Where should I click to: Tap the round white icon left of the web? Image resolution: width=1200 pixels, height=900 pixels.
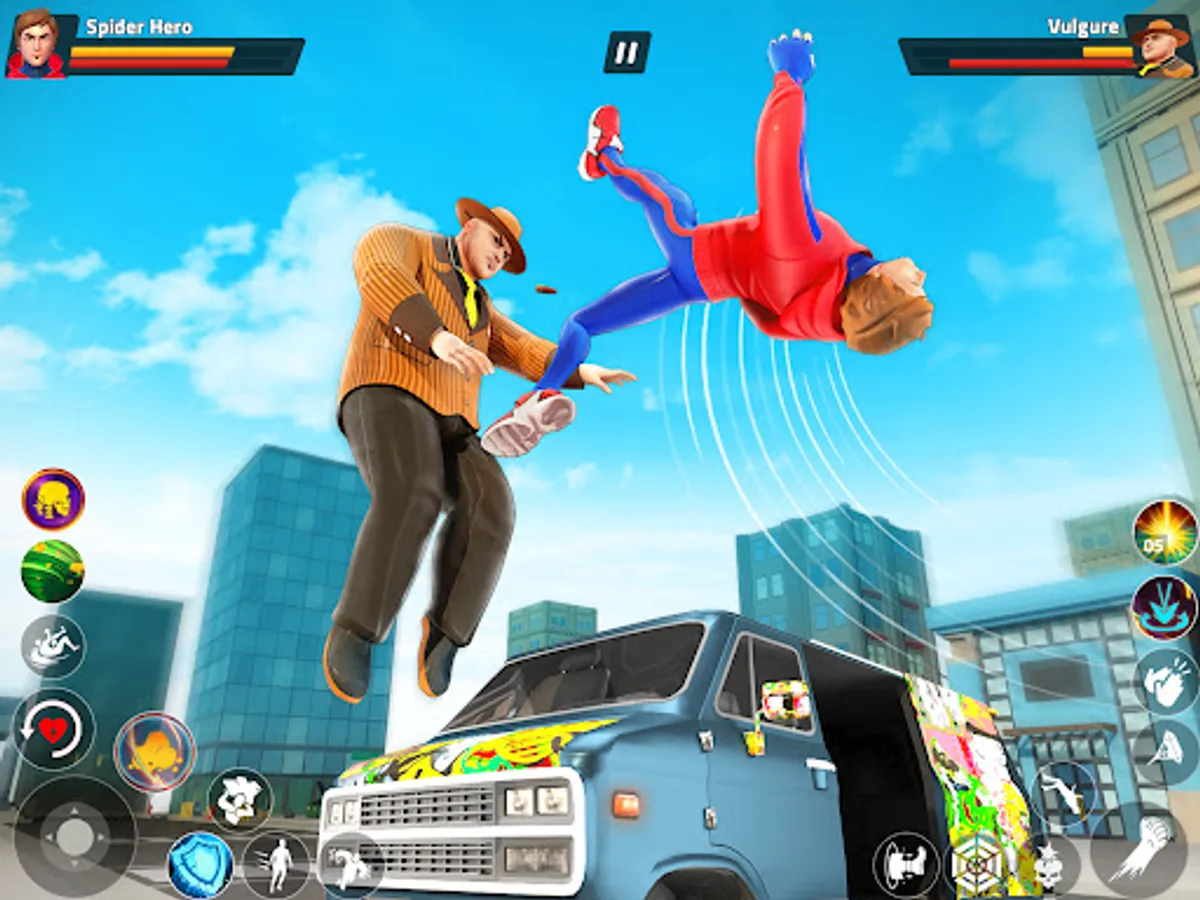(x=906, y=864)
